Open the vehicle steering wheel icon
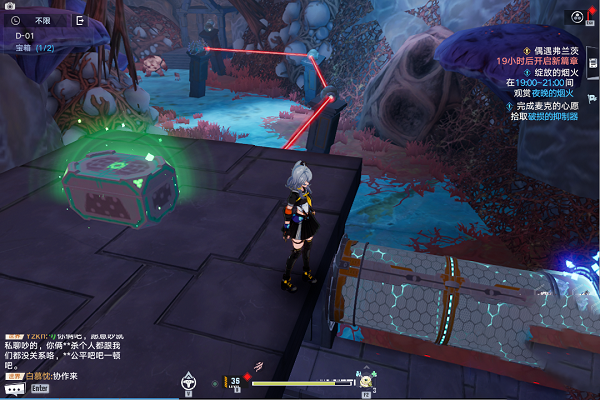The height and width of the screenshot is (400, 600). (x=187, y=381)
